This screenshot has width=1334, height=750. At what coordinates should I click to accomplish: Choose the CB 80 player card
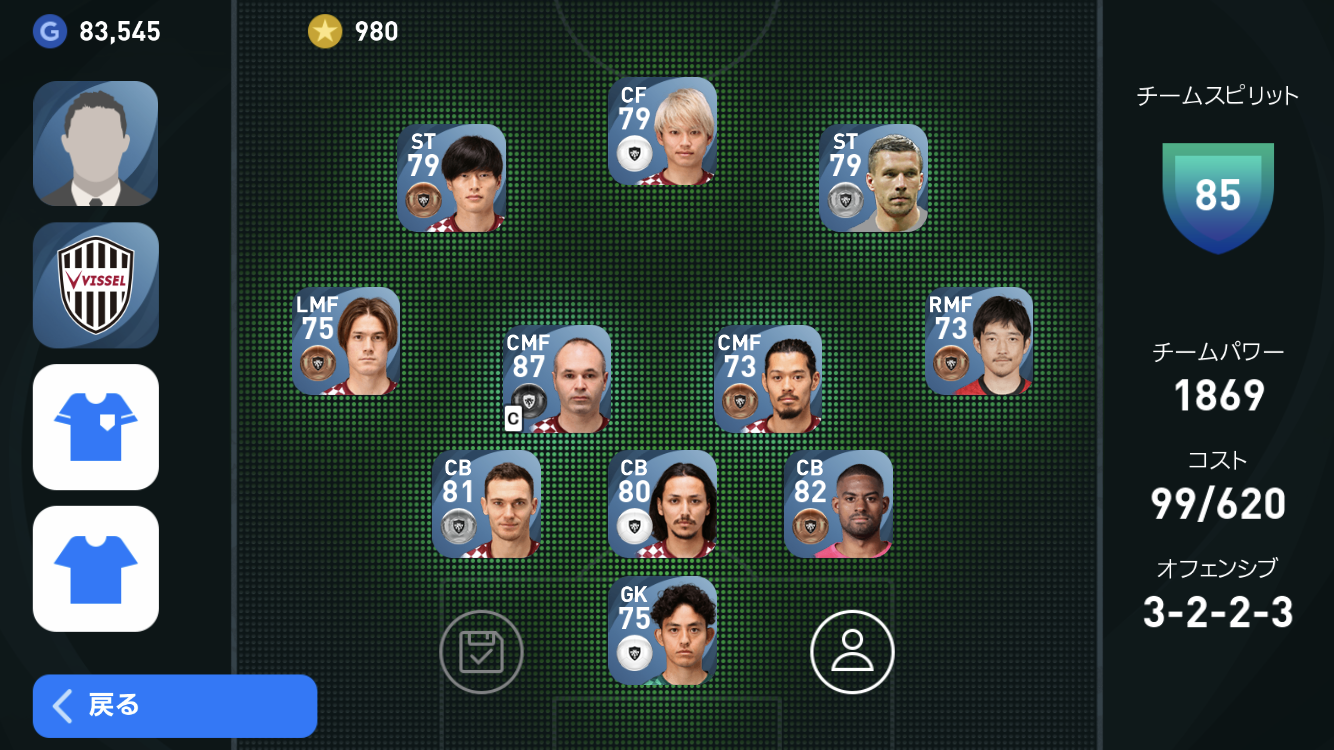[662, 504]
